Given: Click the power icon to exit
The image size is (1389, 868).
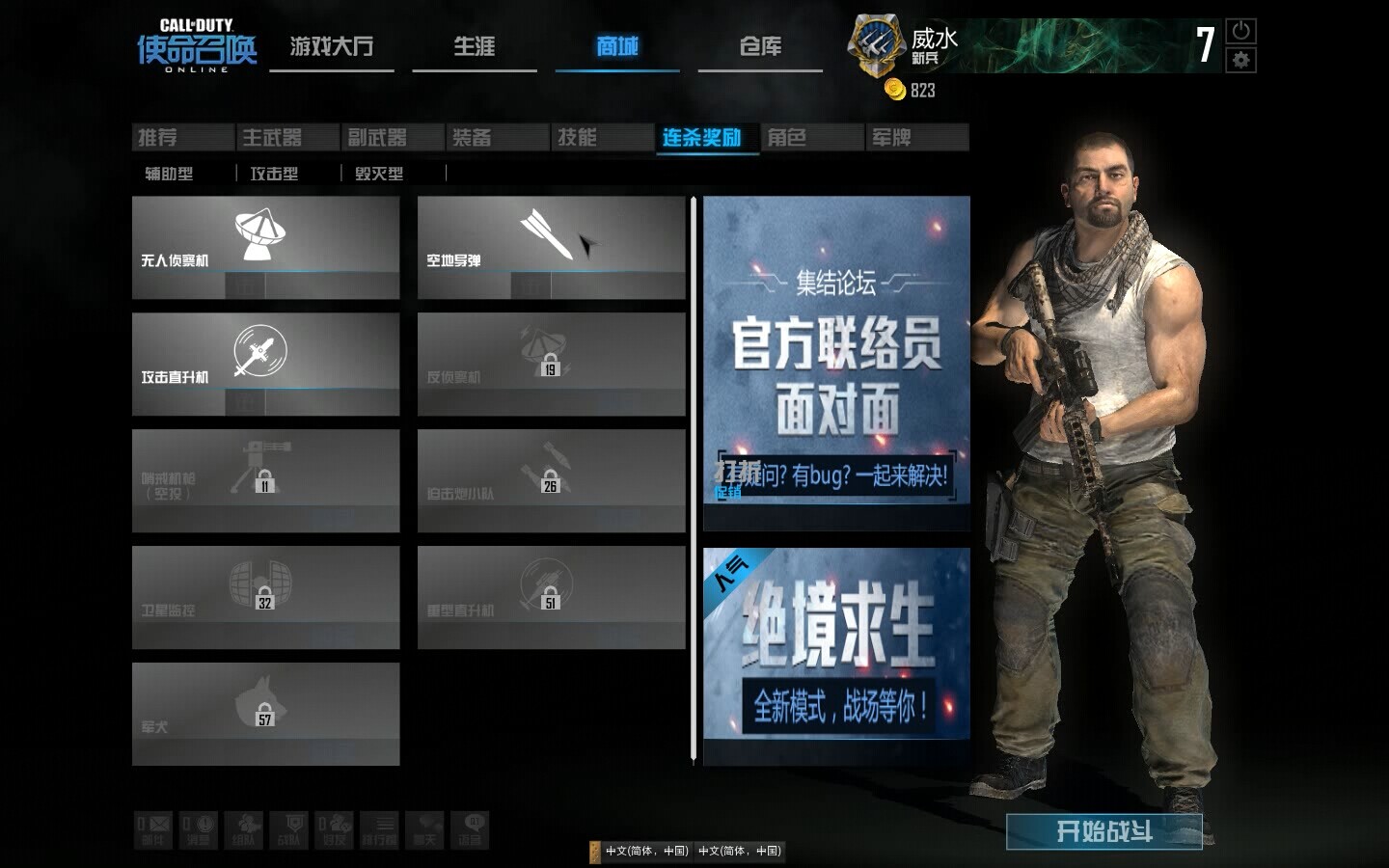Looking at the screenshot, I should [1240, 31].
